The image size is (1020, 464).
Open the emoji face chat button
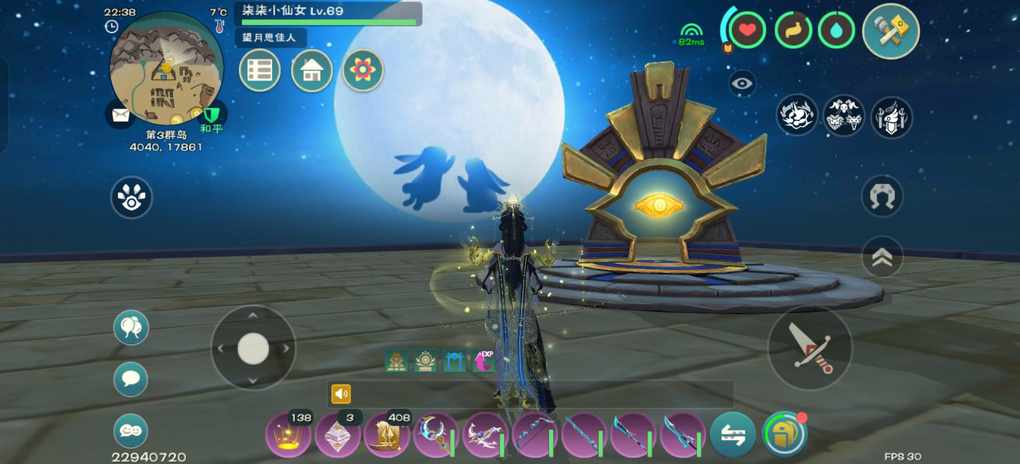coord(131,430)
